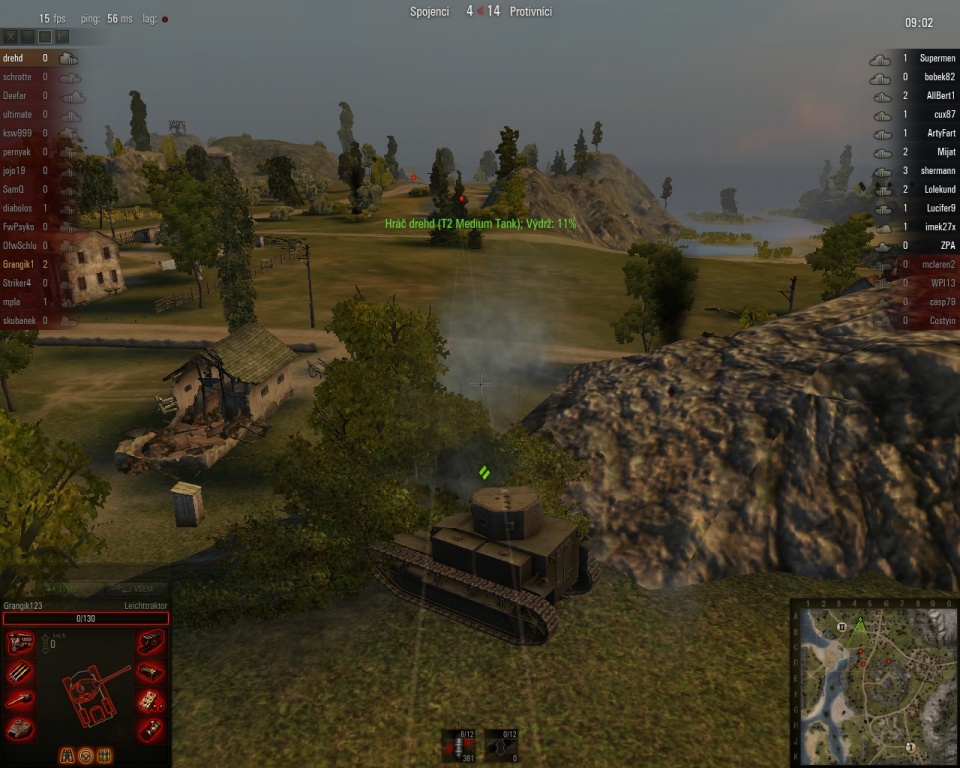Click the minimap
This screenshot has height=768, width=960.
[875, 682]
